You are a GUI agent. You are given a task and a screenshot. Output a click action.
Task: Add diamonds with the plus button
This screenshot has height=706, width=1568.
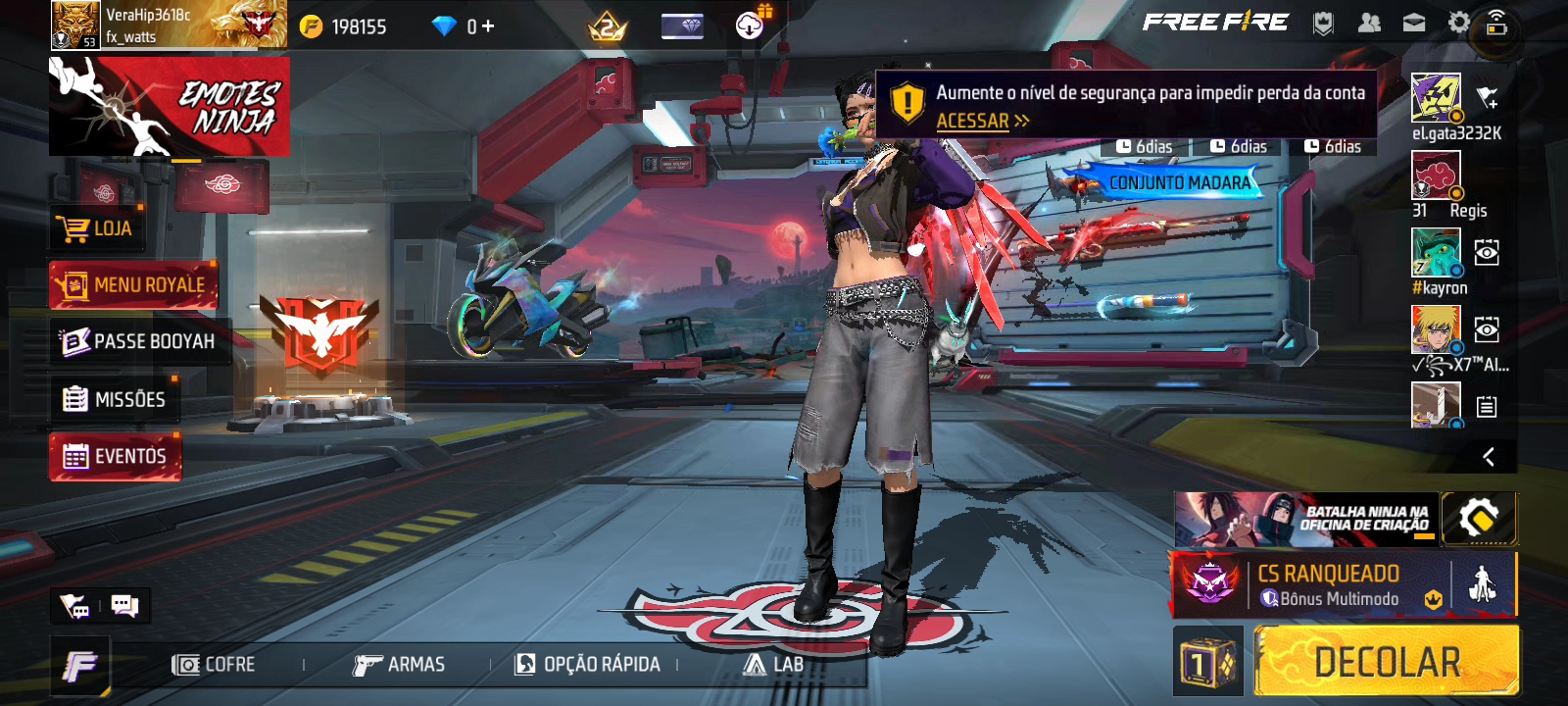488,26
